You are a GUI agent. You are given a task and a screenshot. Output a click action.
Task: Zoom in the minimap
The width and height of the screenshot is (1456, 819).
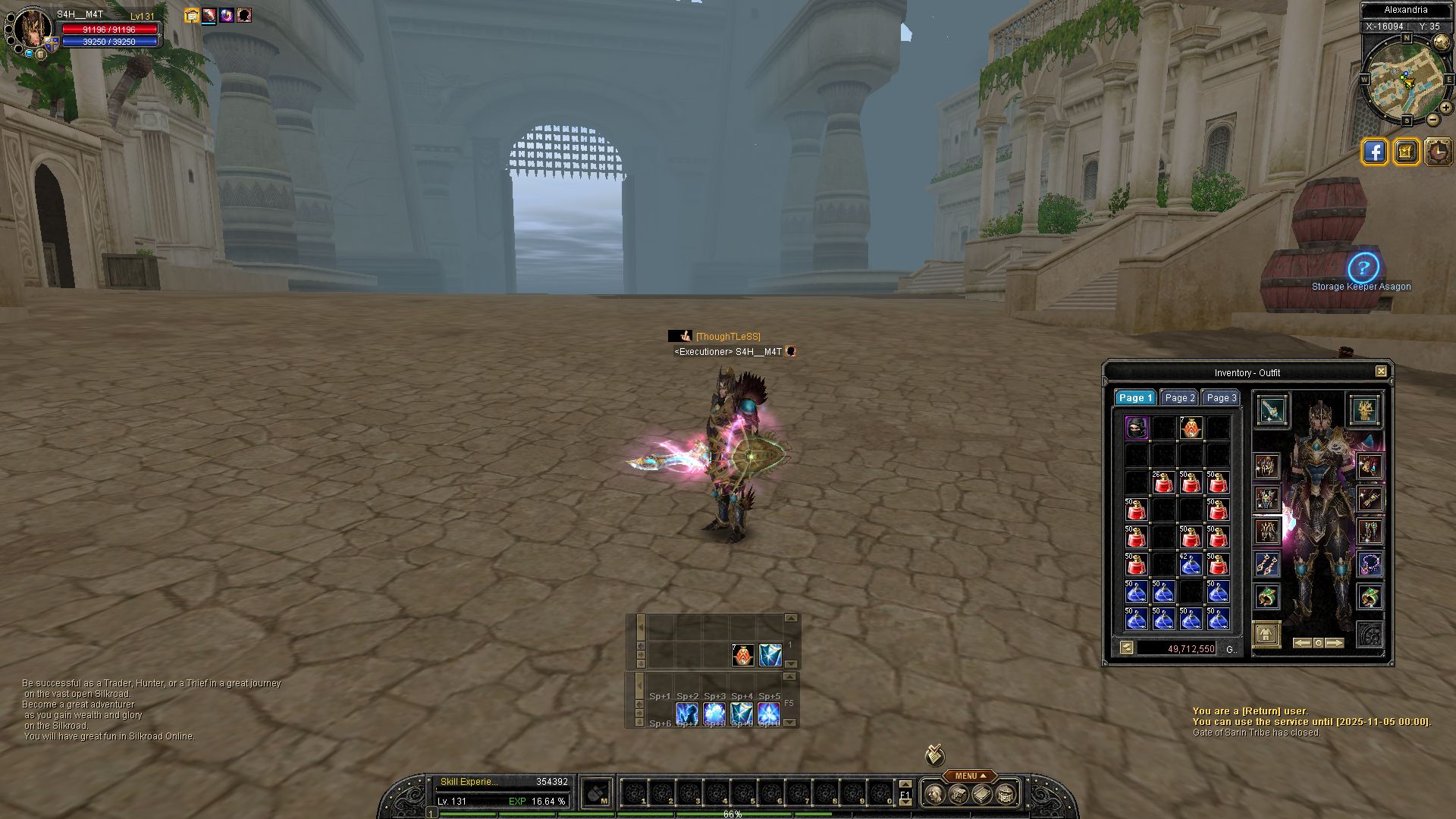1445,108
